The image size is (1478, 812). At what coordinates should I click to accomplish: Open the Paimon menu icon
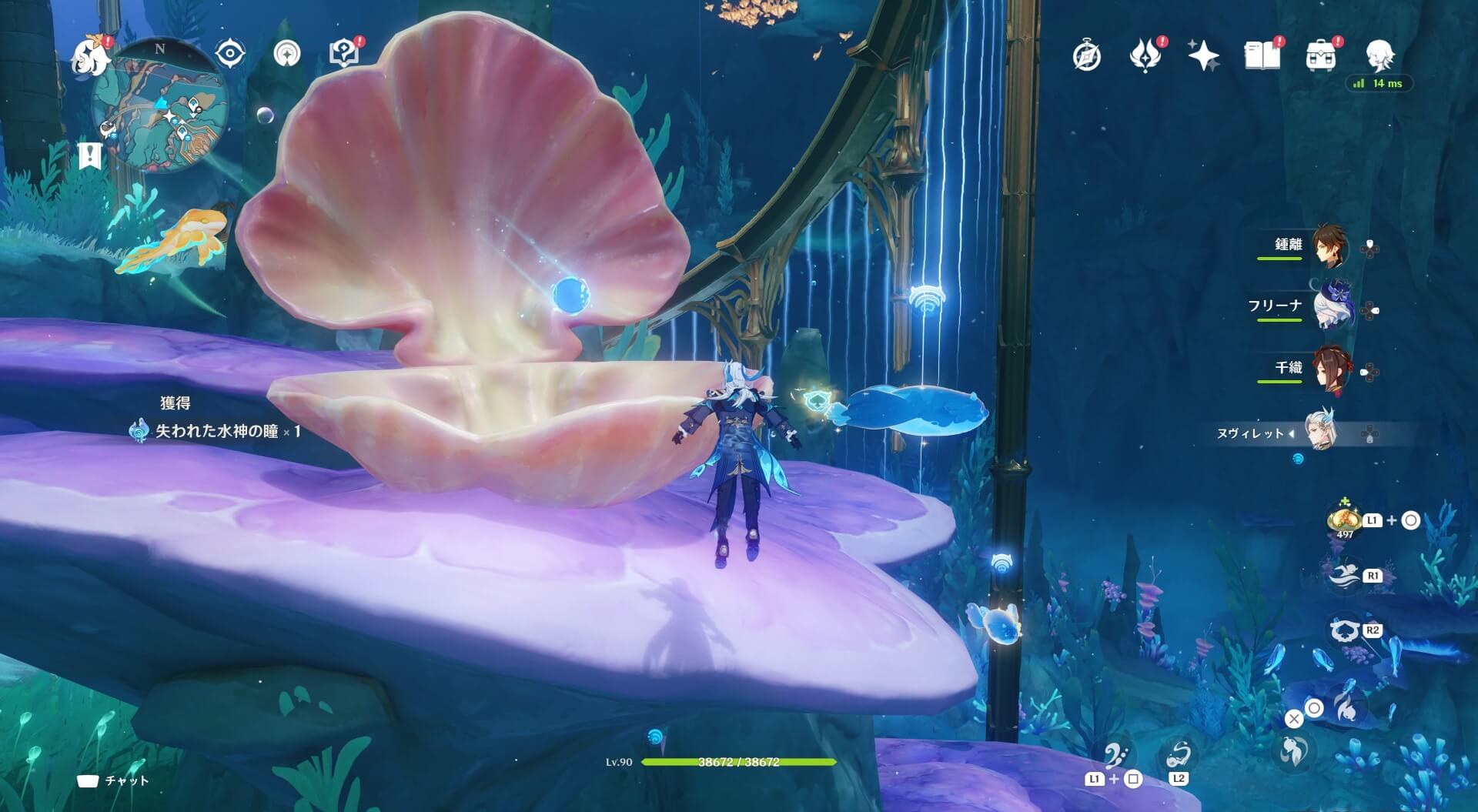[x=91, y=58]
